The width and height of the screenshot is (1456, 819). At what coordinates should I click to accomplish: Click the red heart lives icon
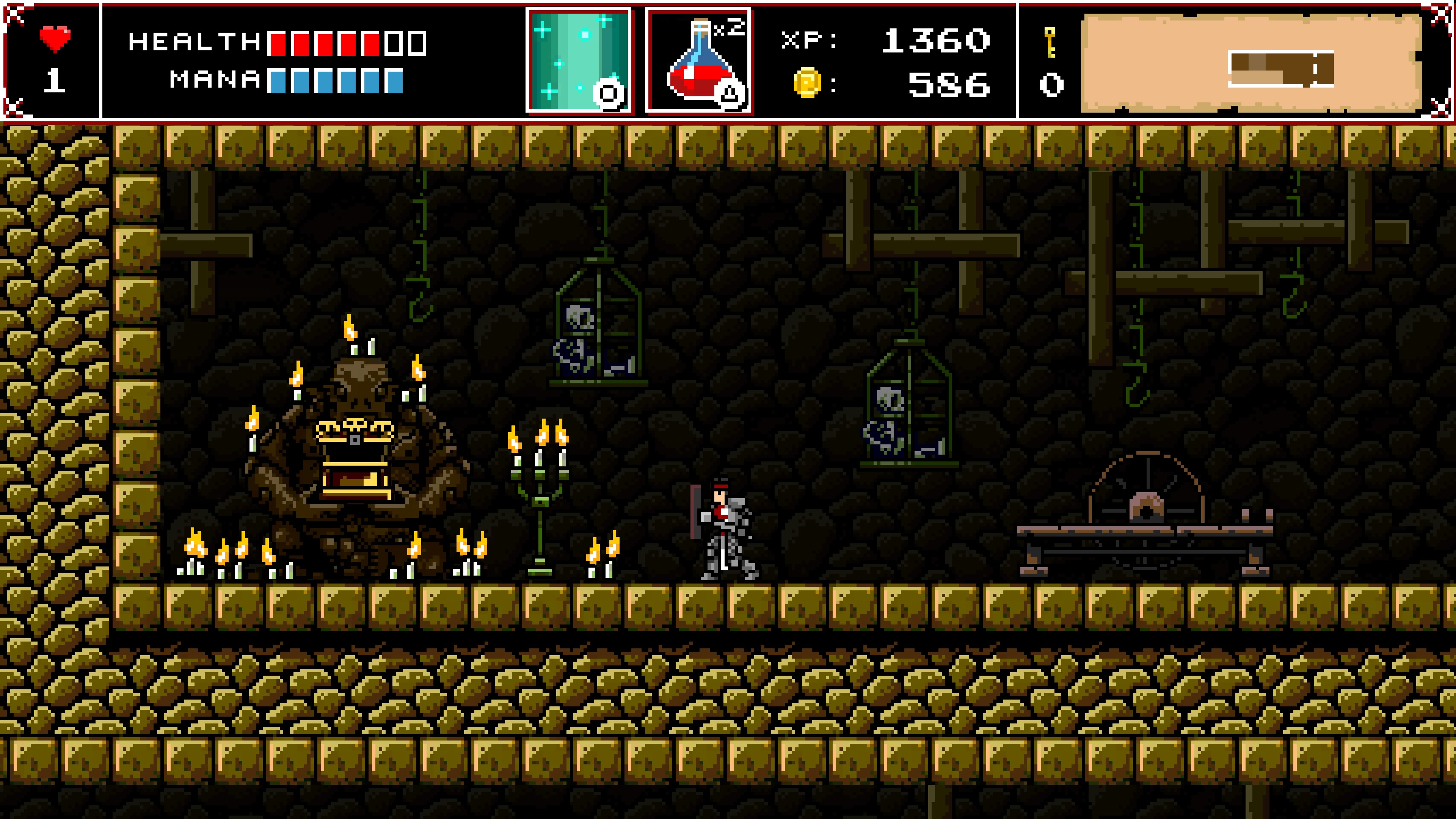coord(55,39)
